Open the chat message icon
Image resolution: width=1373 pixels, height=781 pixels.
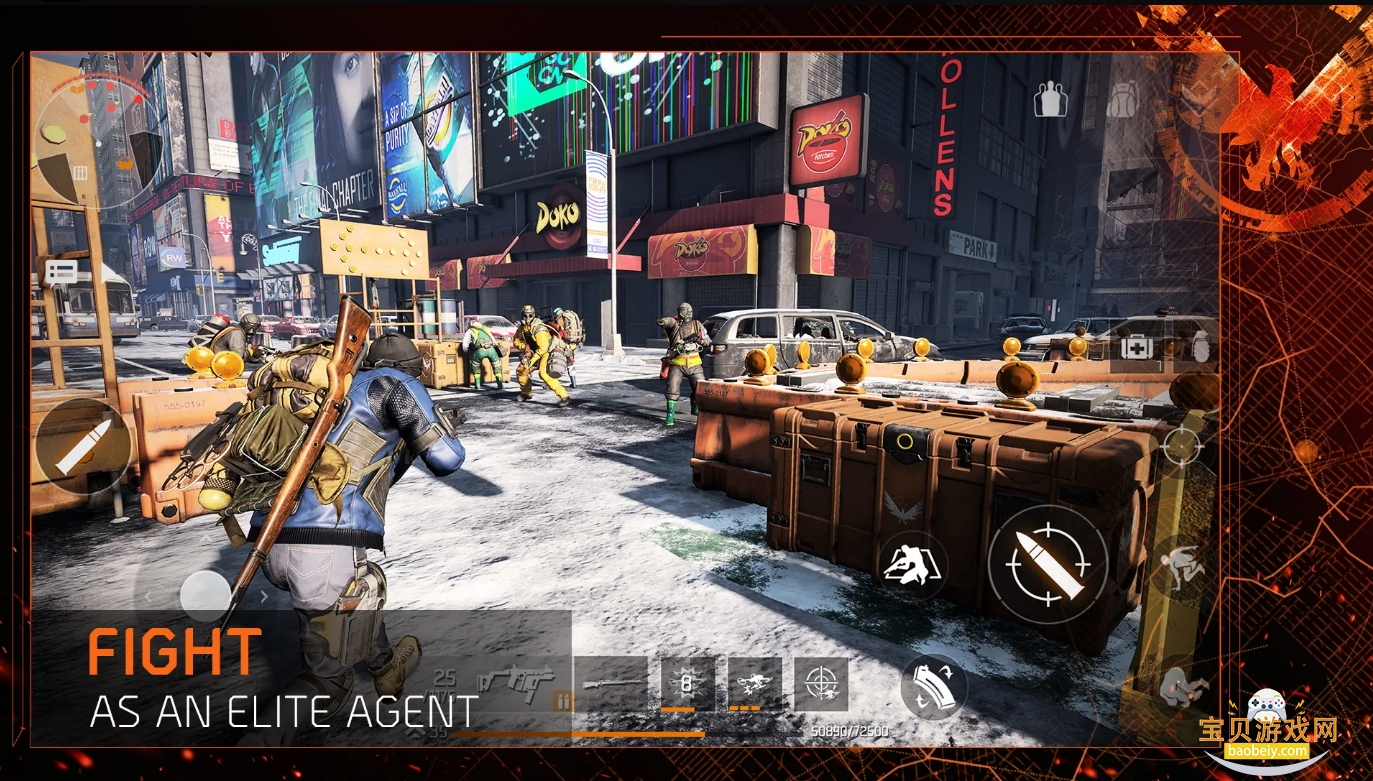[61, 272]
